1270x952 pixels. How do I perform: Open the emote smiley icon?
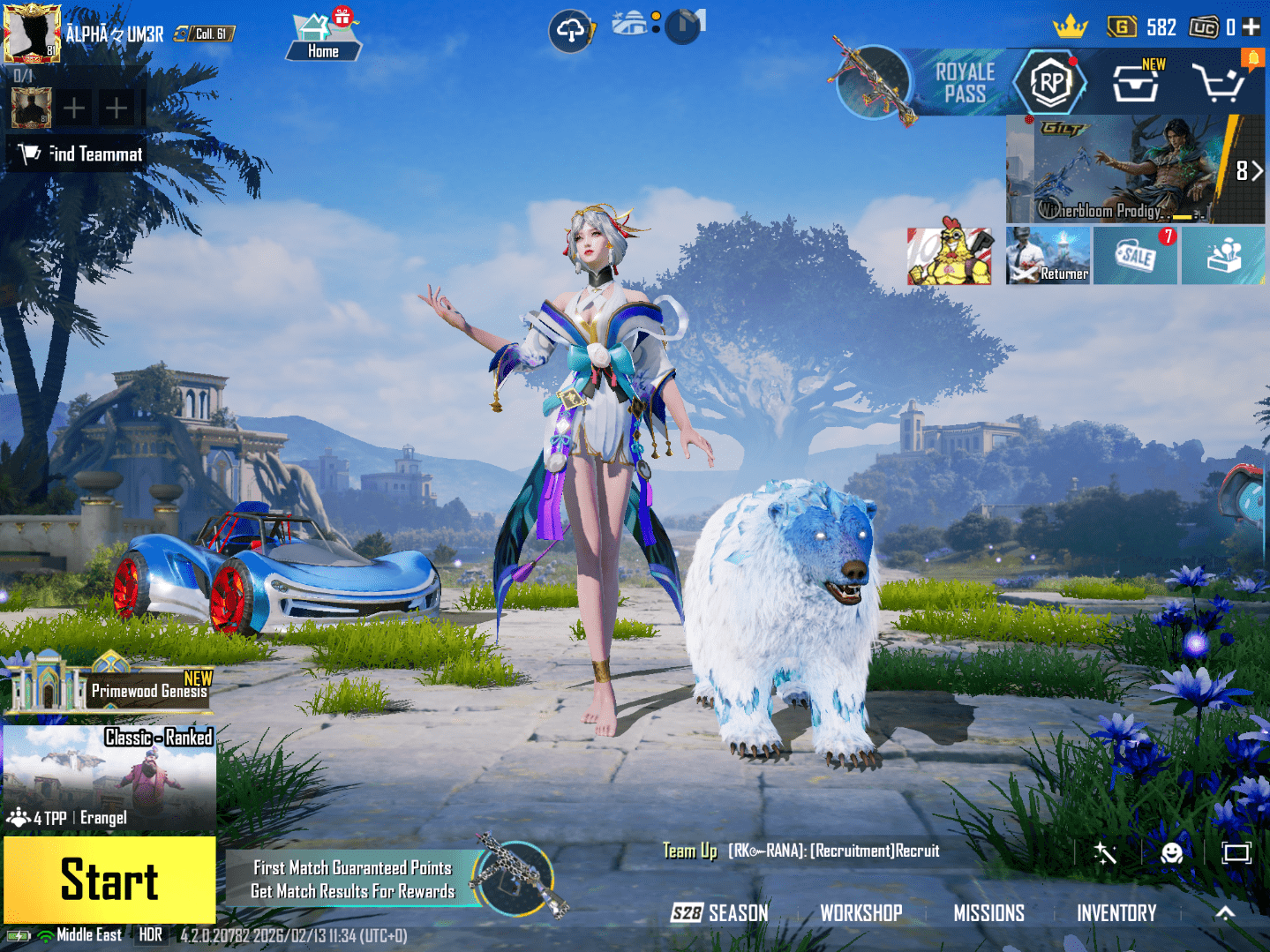point(1171,852)
